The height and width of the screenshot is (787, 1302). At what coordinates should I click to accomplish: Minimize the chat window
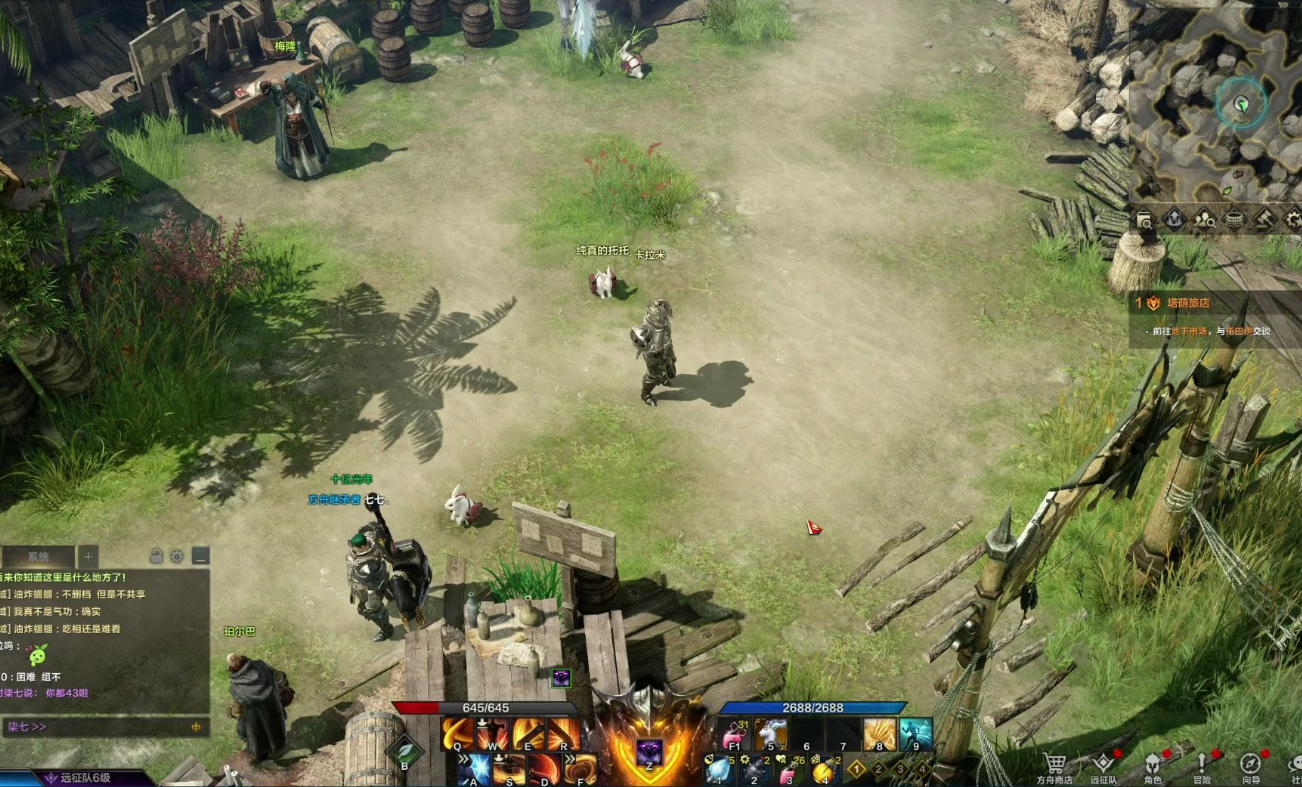tap(200, 556)
